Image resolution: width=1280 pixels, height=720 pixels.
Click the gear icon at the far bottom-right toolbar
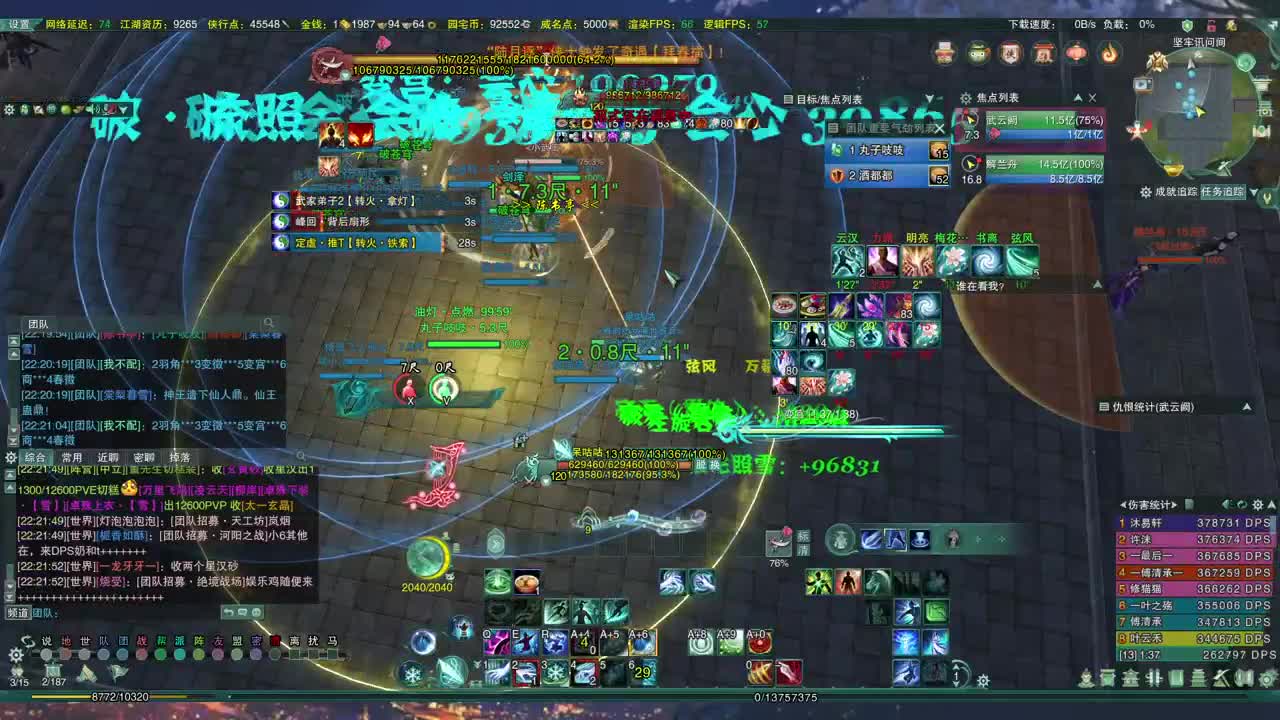[1265, 679]
